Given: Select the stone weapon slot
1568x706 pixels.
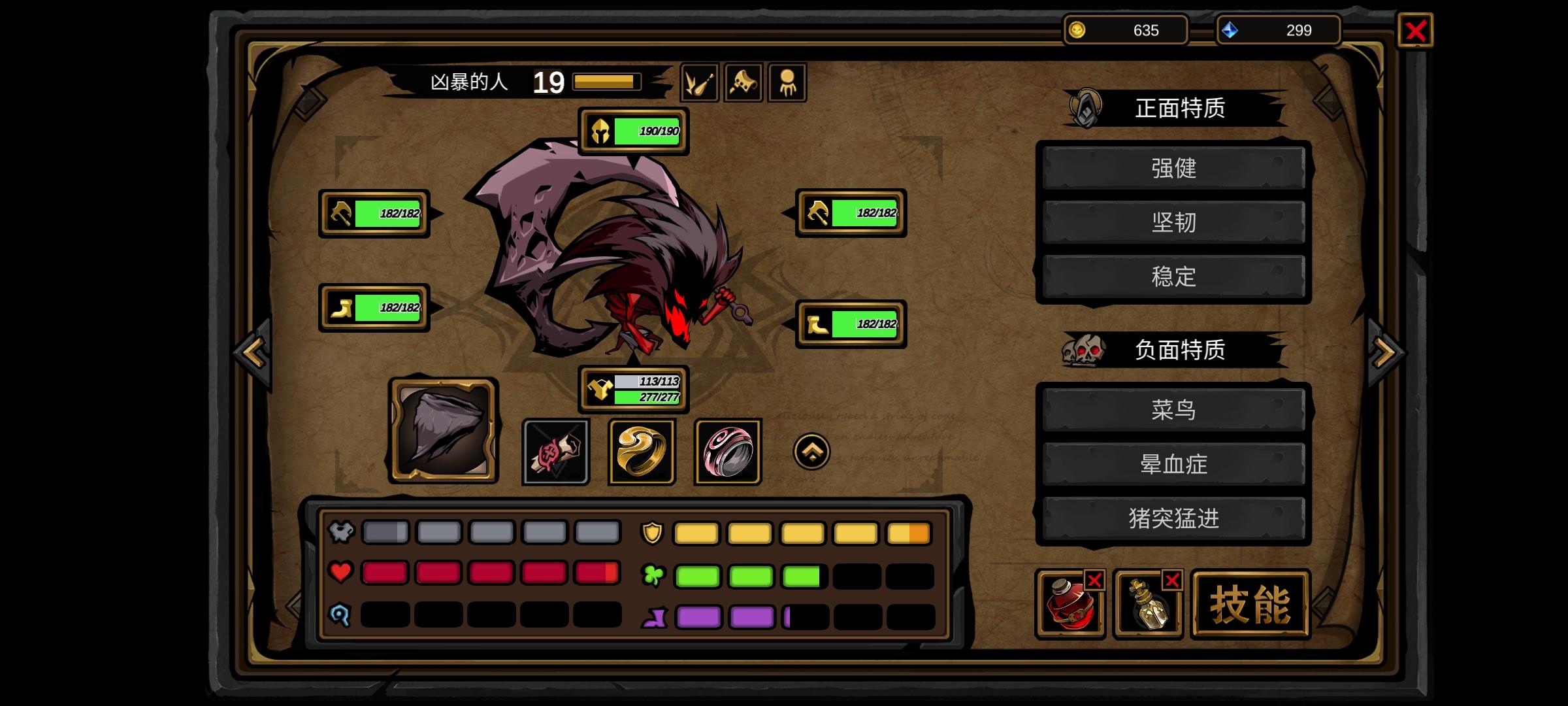Looking at the screenshot, I should coord(444,431).
